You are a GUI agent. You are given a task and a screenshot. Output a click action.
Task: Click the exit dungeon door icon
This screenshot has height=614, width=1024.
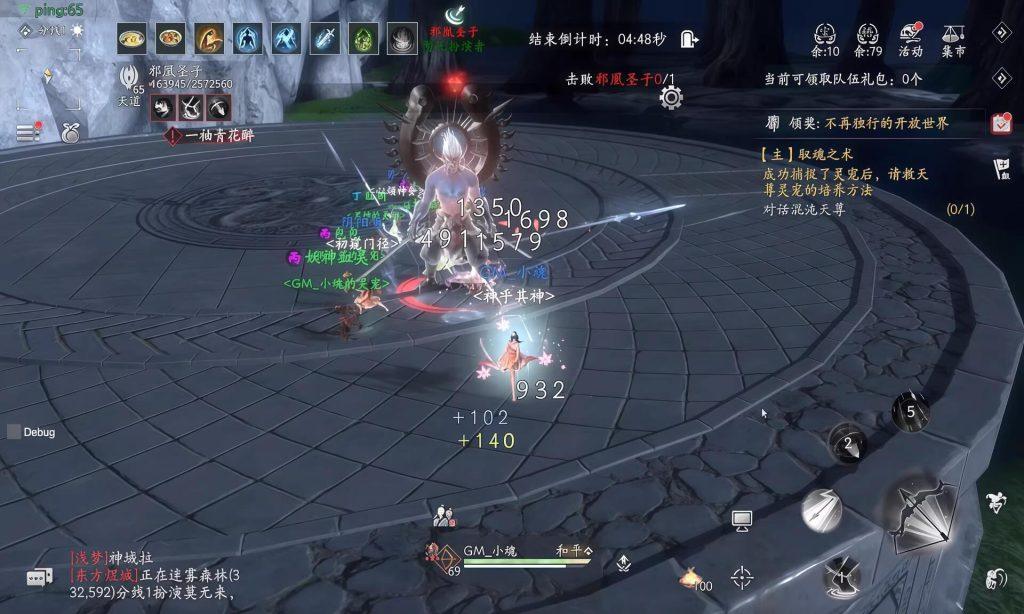[x=689, y=39]
